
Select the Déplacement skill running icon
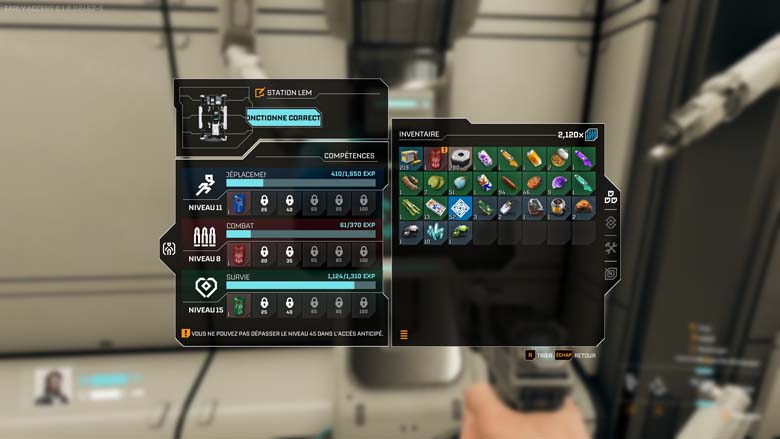point(205,186)
